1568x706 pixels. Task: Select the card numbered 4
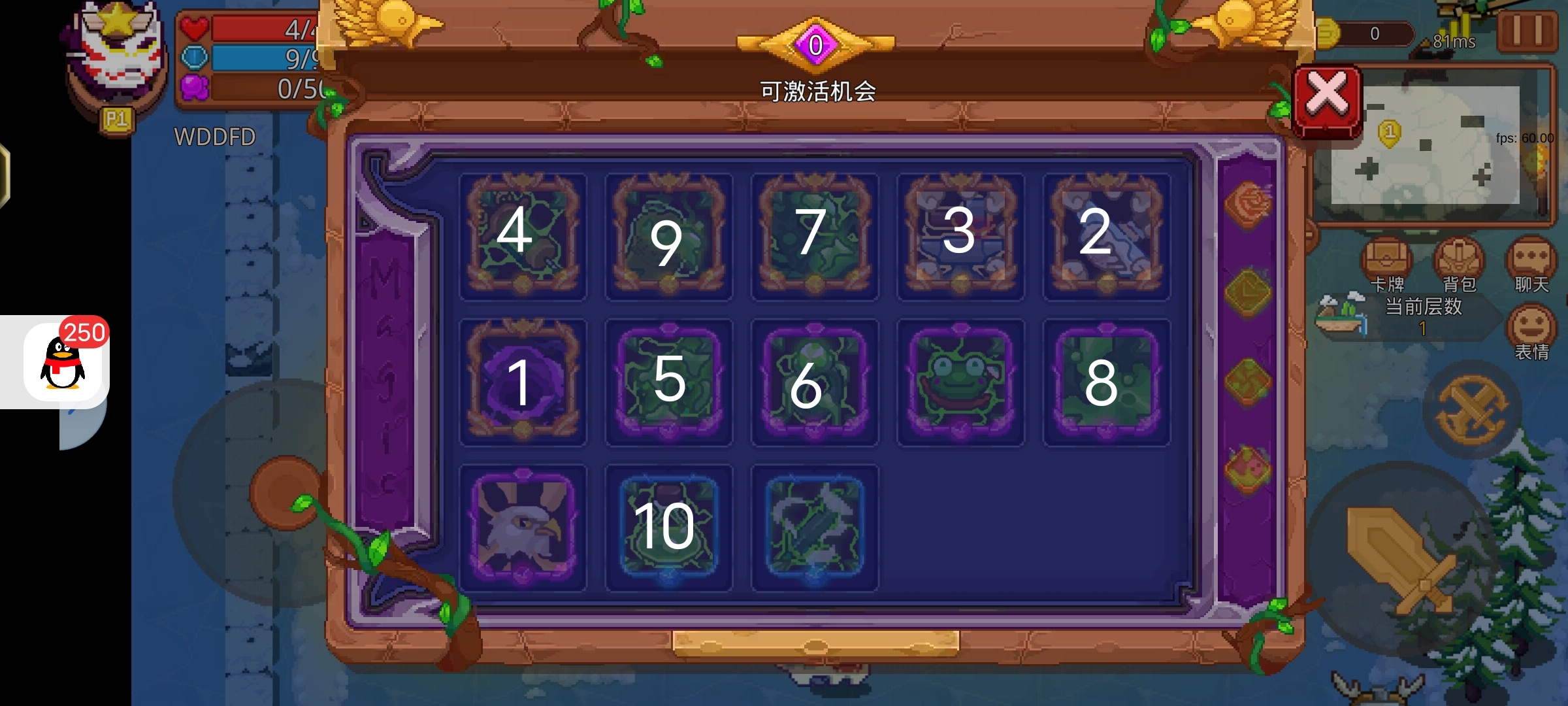[522, 235]
